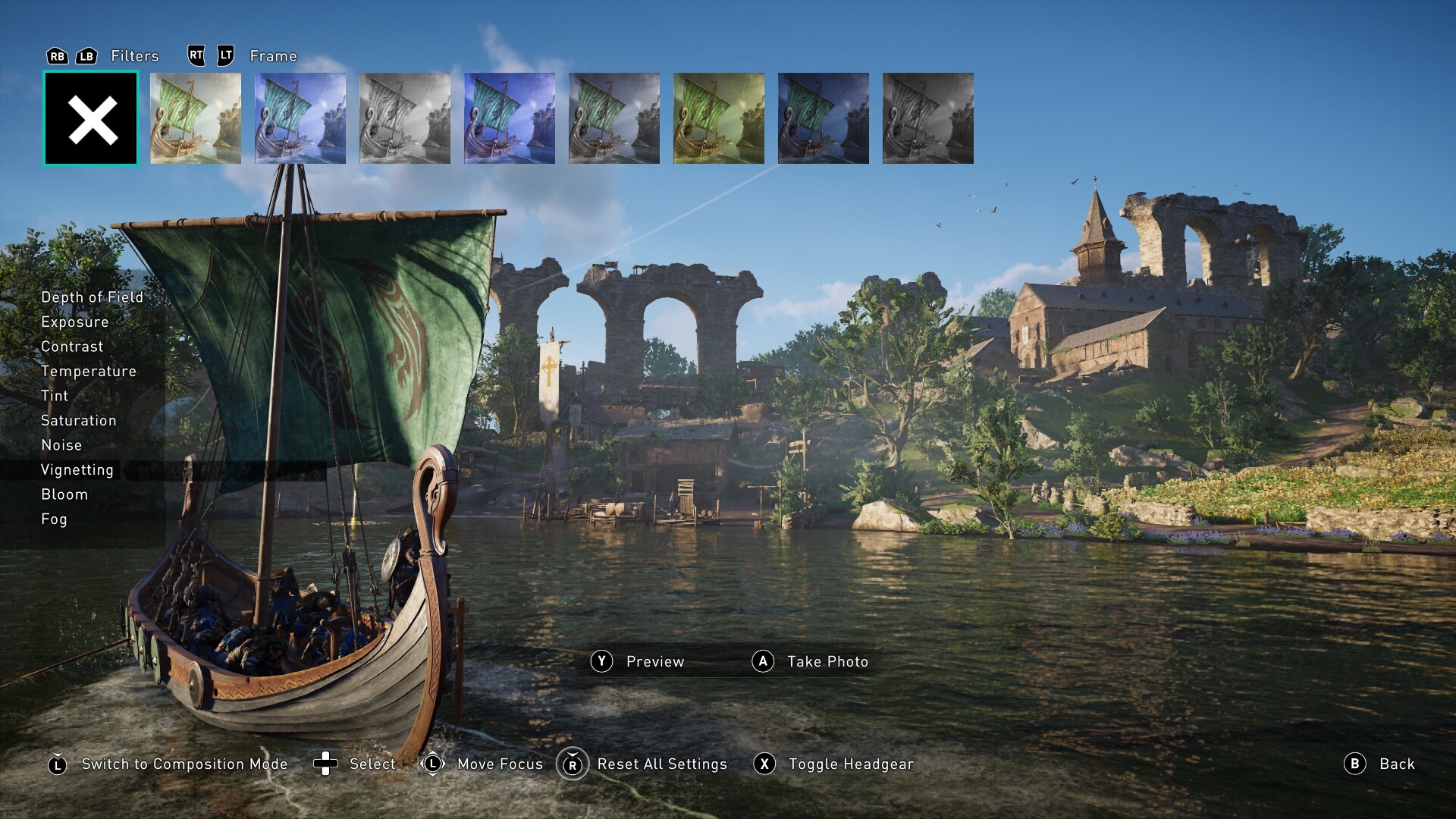Choose the black-and-white filter thumbnail
Viewport: 1456px width, 819px height.
[x=405, y=118]
